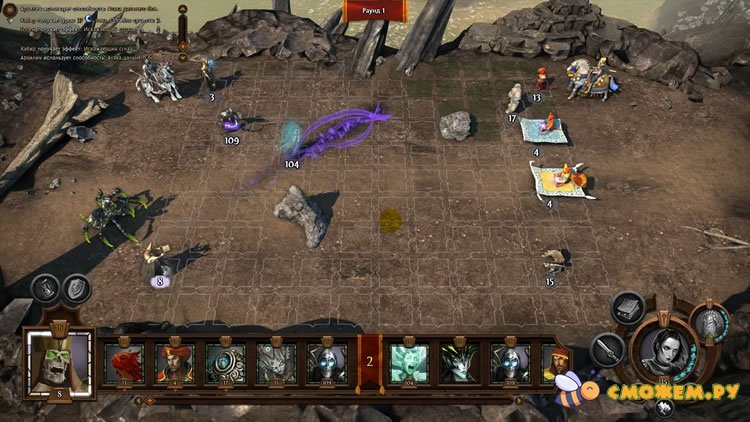This screenshot has height=422, width=750.
Task: Activate the defend shield button
Action: pos(77,289)
